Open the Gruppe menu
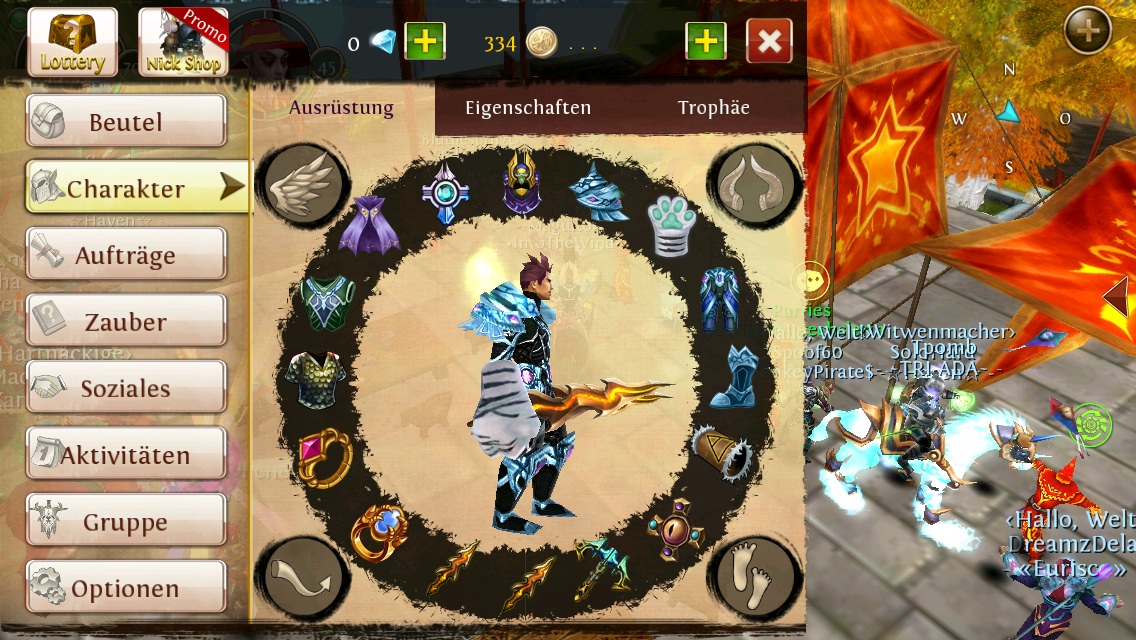The image size is (1136, 640). point(126,522)
